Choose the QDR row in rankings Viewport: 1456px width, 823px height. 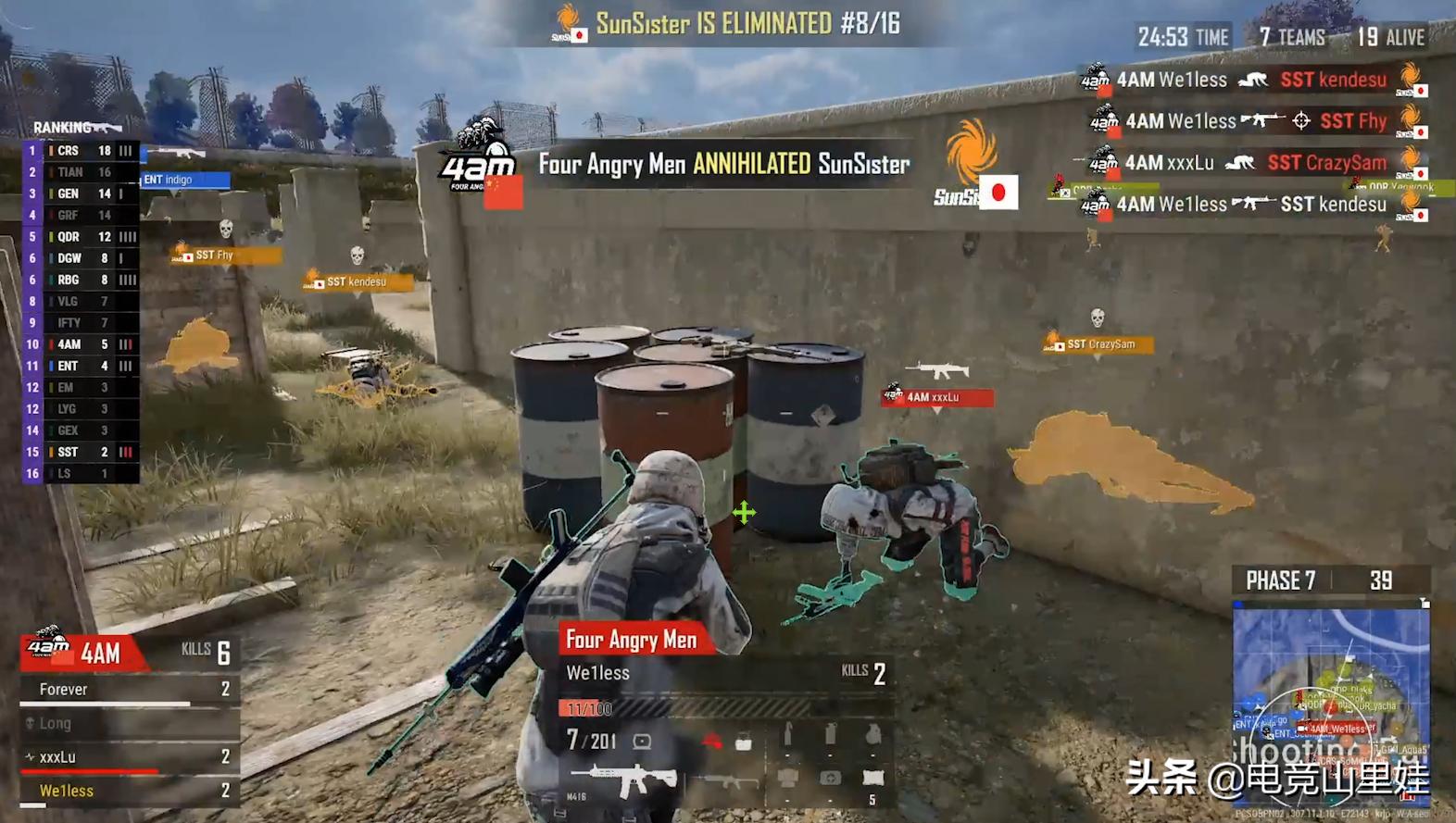pyautogui.click(x=81, y=237)
